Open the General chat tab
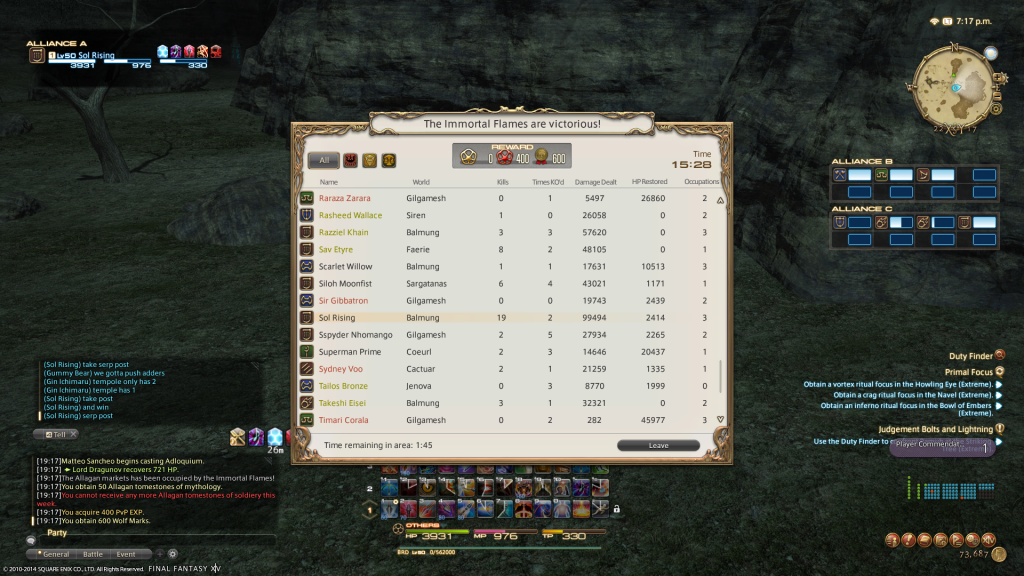The width and height of the screenshot is (1024, 576). pyautogui.click(x=53, y=553)
